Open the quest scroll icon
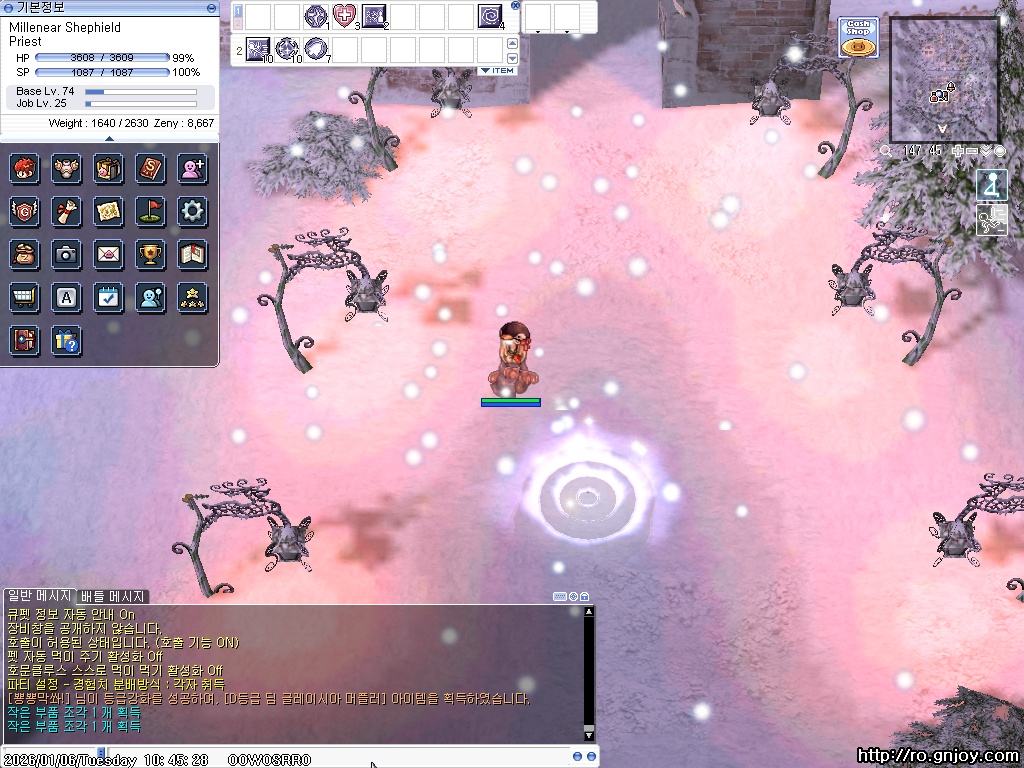The height and width of the screenshot is (768, 1024). (x=66, y=211)
